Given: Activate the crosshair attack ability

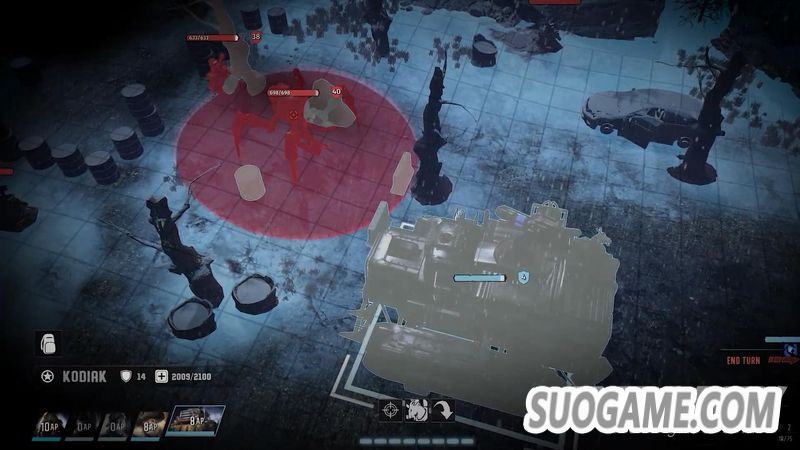Looking at the screenshot, I should click(x=391, y=409).
